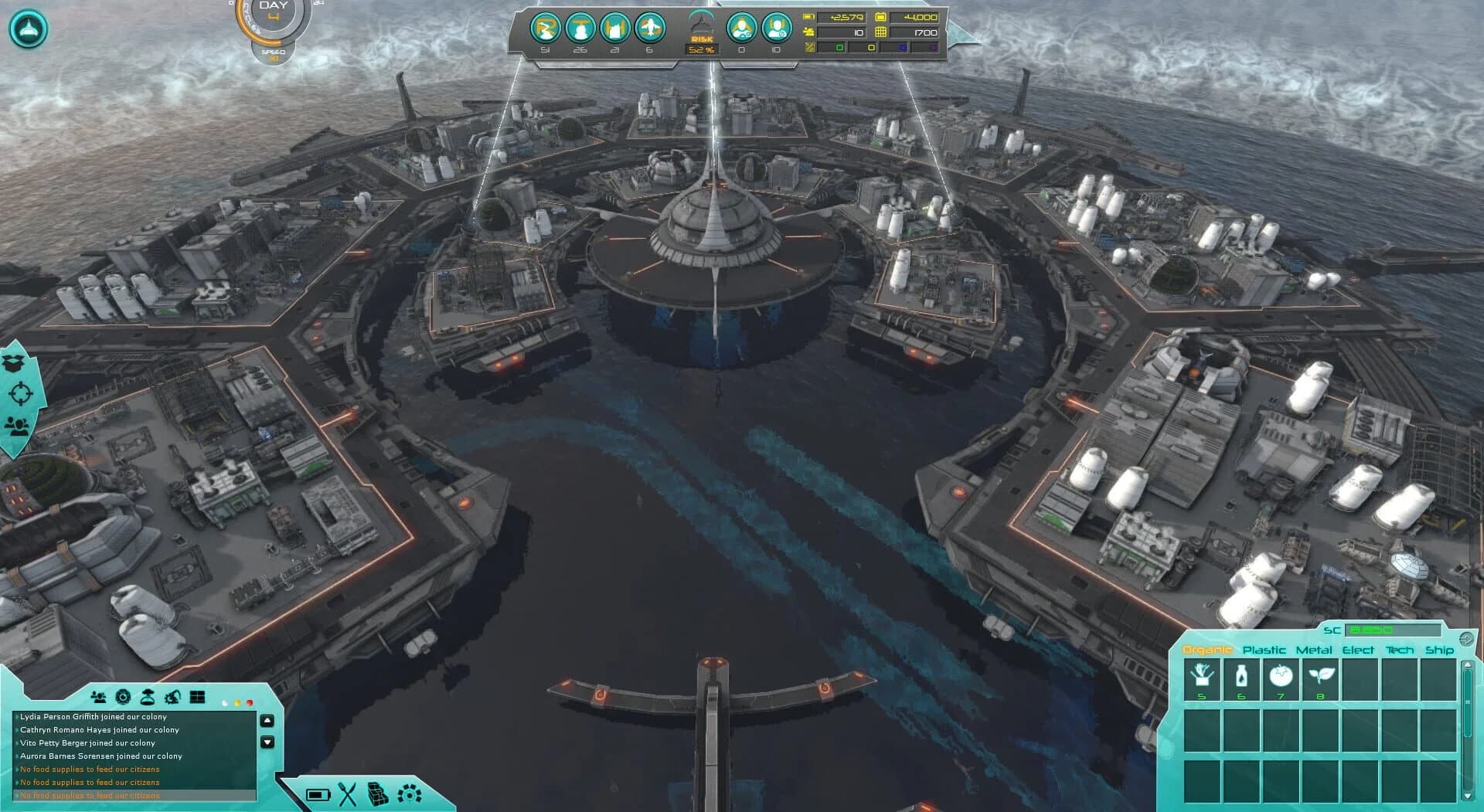
Task: Click the airplane counter icon in top bar
Action: pyautogui.click(x=650, y=29)
